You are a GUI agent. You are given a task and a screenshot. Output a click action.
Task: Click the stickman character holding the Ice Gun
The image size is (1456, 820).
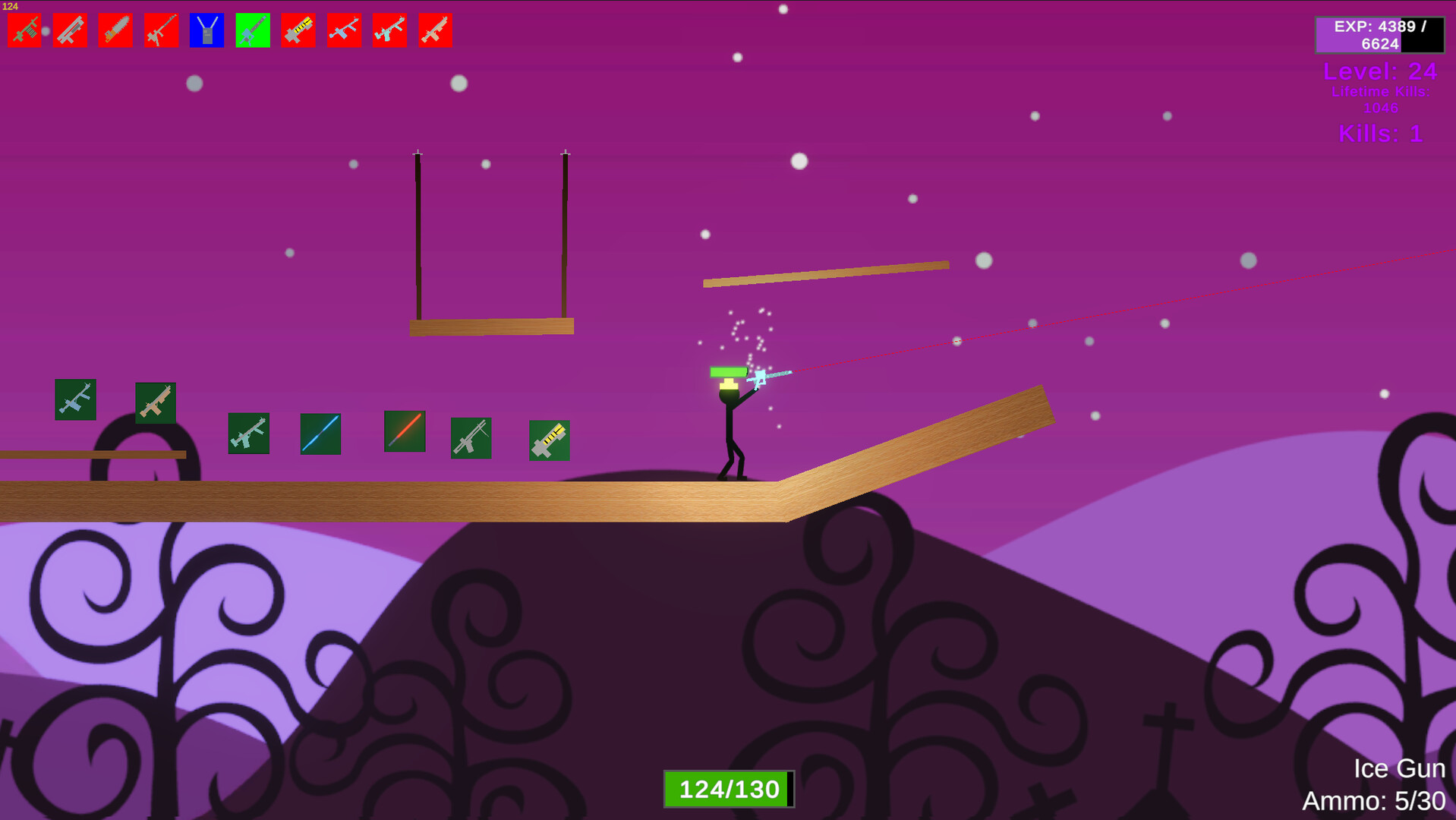[x=729, y=425]
